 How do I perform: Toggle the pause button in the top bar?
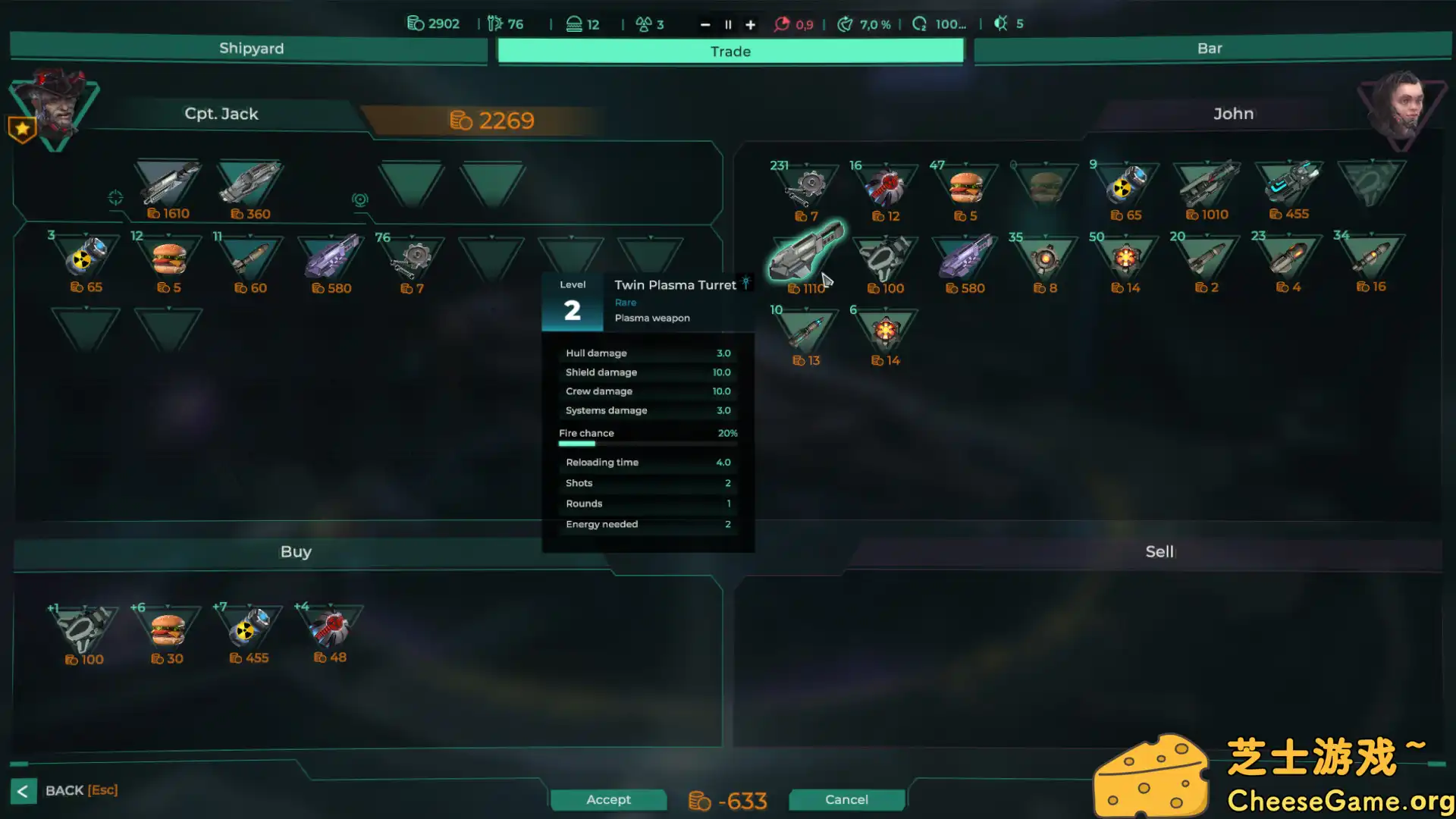[727, 24]
